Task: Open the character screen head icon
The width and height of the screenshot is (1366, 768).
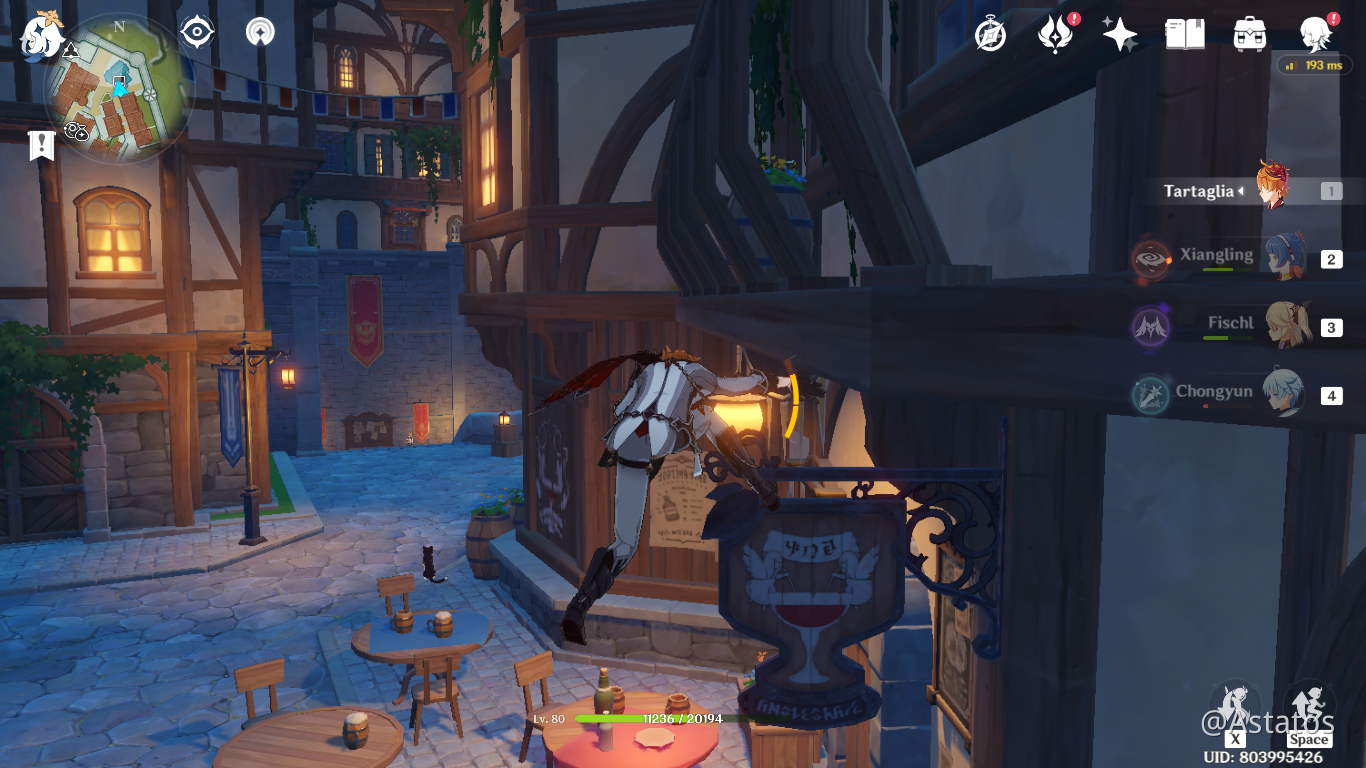Action: 1315,35
